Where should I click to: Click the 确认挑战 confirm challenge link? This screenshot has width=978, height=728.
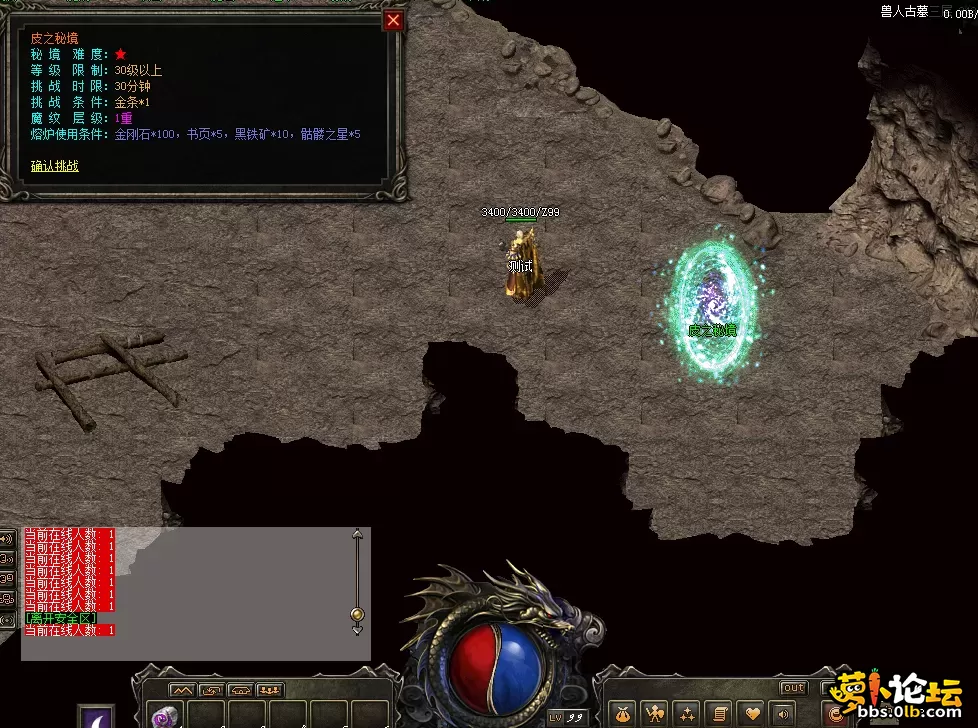(55, 166)
